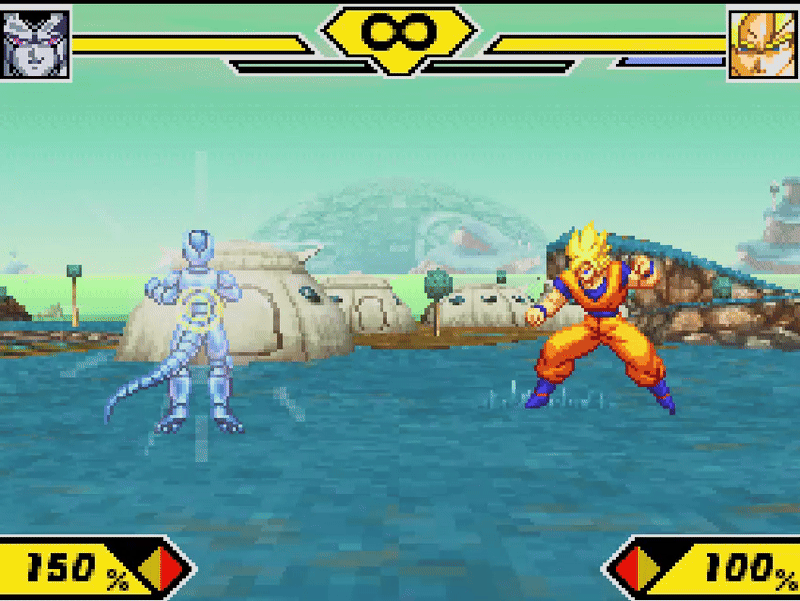Click the Mecha Frieza portrait icon
Image resolution: width=800 pixels, height=601 pixels.
[x=36, y=43]
